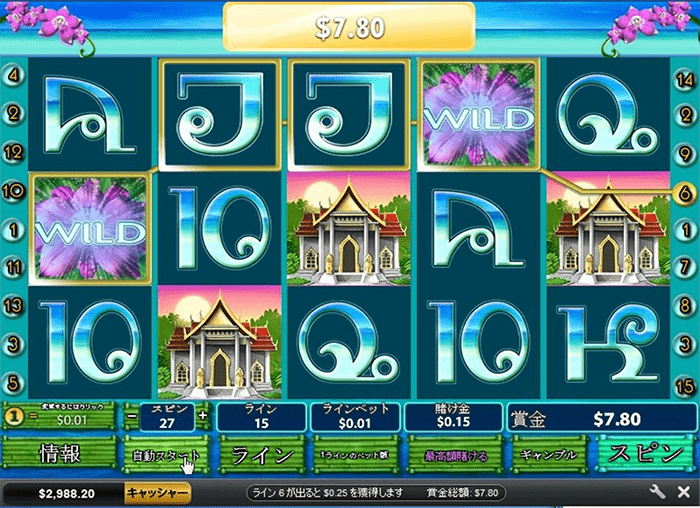
Task: Open the 情報 info button
Action: click(x=58, y=453)
